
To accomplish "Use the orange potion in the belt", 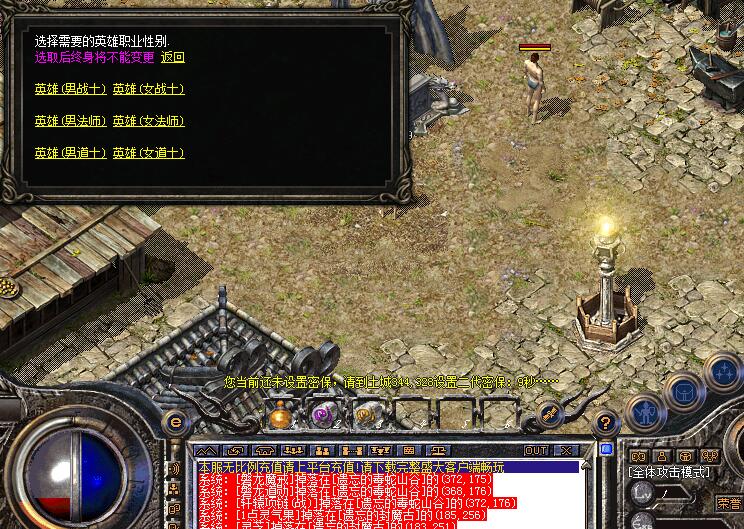I will [280, 414].
